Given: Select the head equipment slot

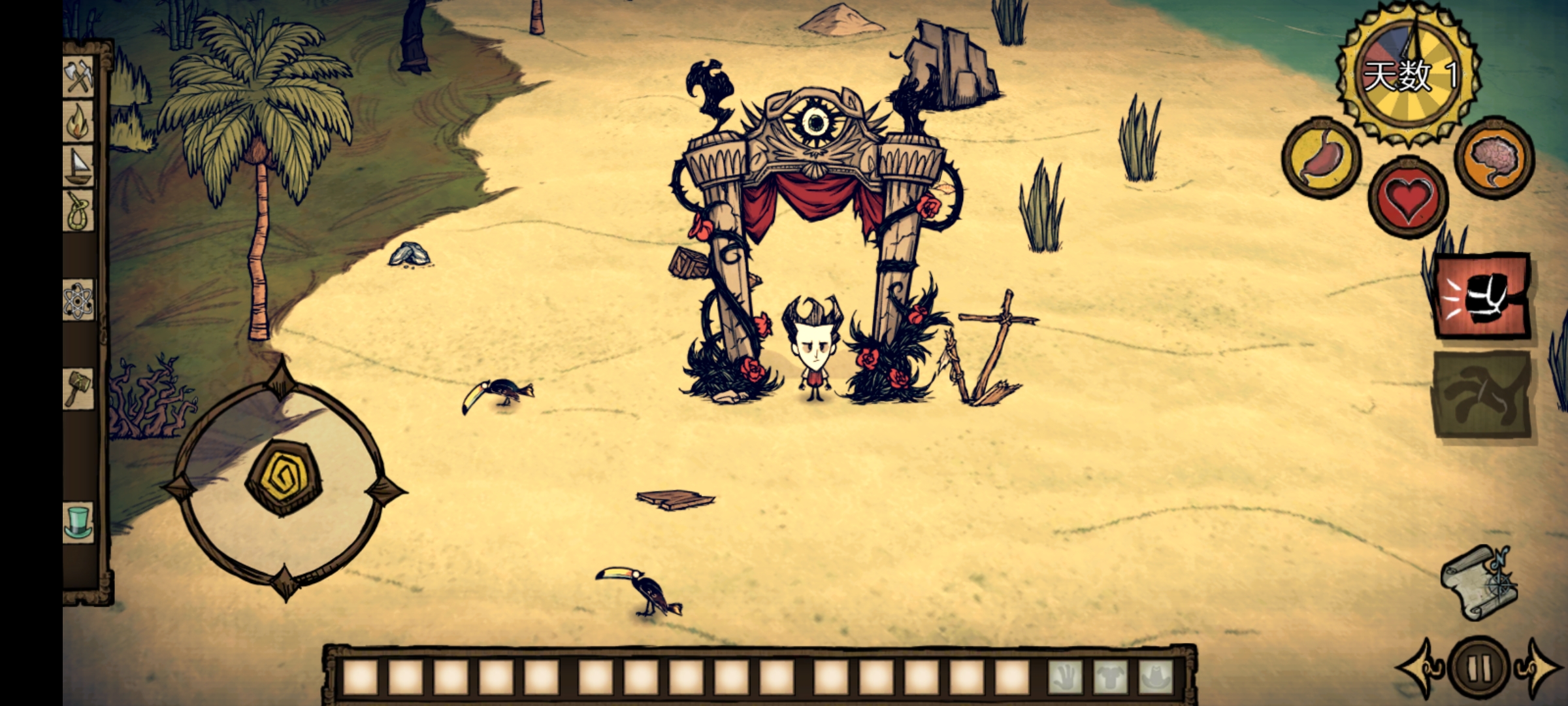Looking at the screenshot, I should pyautogui.click(x=1155, y=678).
